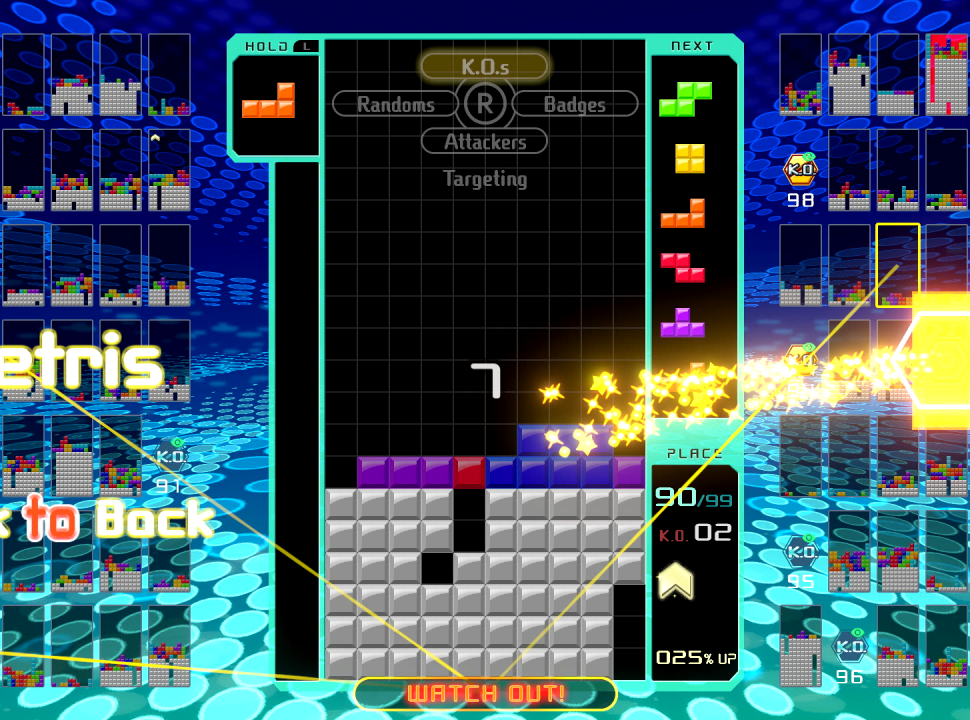This screenshot has height=720, width=970.
Task: Switch targeting to Badges
Action: 575,104
